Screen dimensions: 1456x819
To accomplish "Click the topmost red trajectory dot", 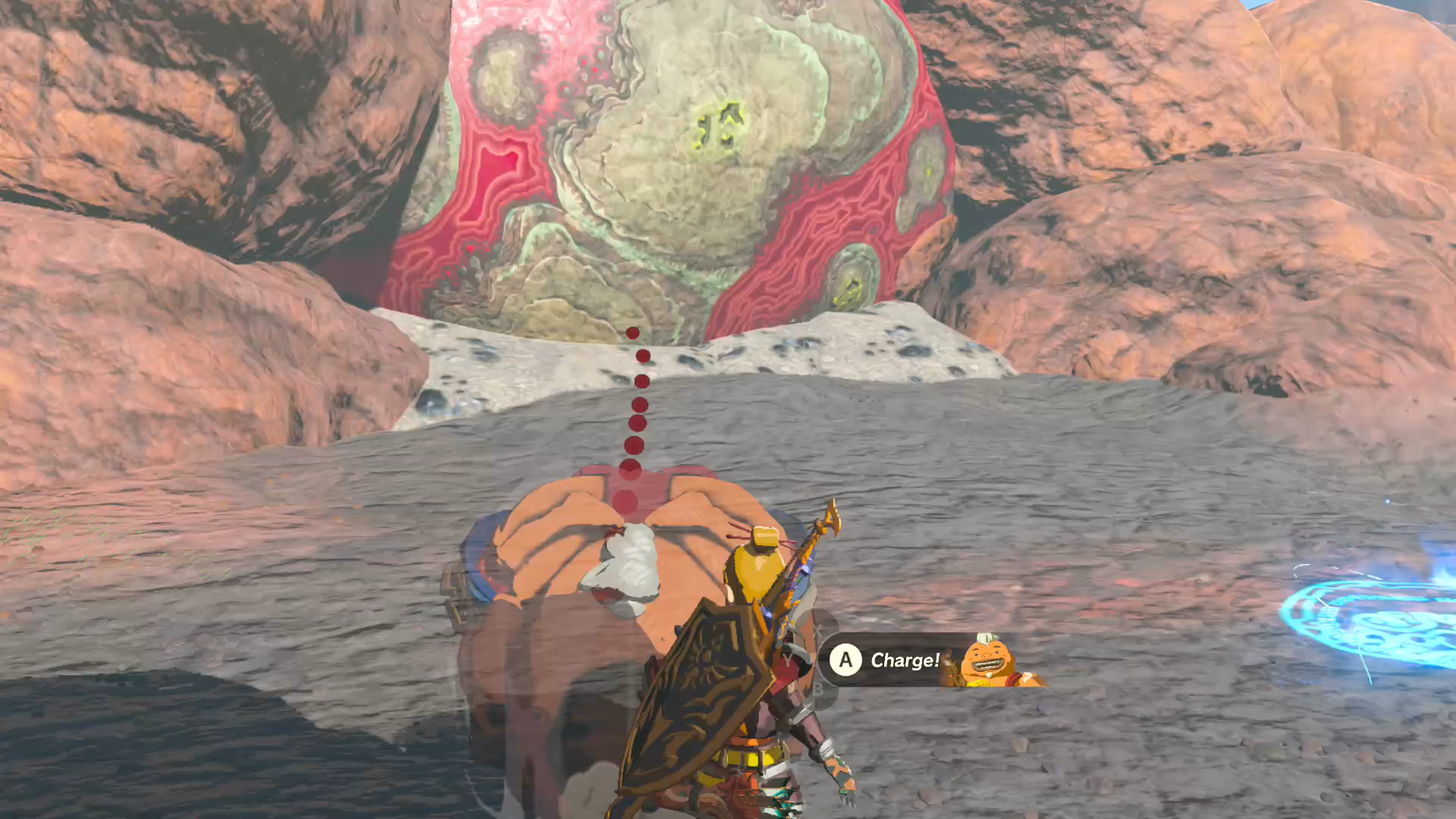I will (632, 331).
